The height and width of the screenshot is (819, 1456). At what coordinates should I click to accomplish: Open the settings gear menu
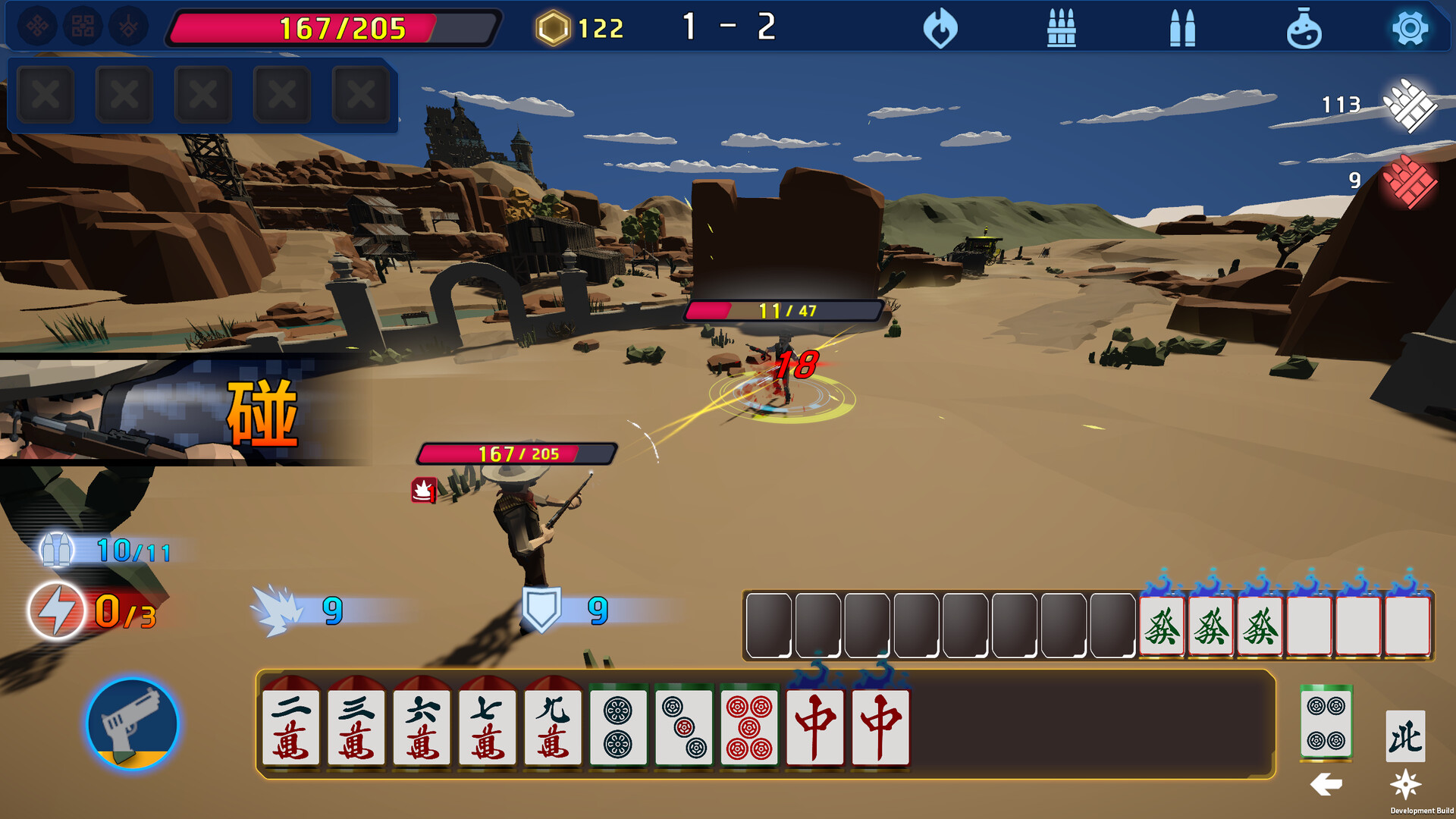pyautogui.click(x=1410, y=29)
